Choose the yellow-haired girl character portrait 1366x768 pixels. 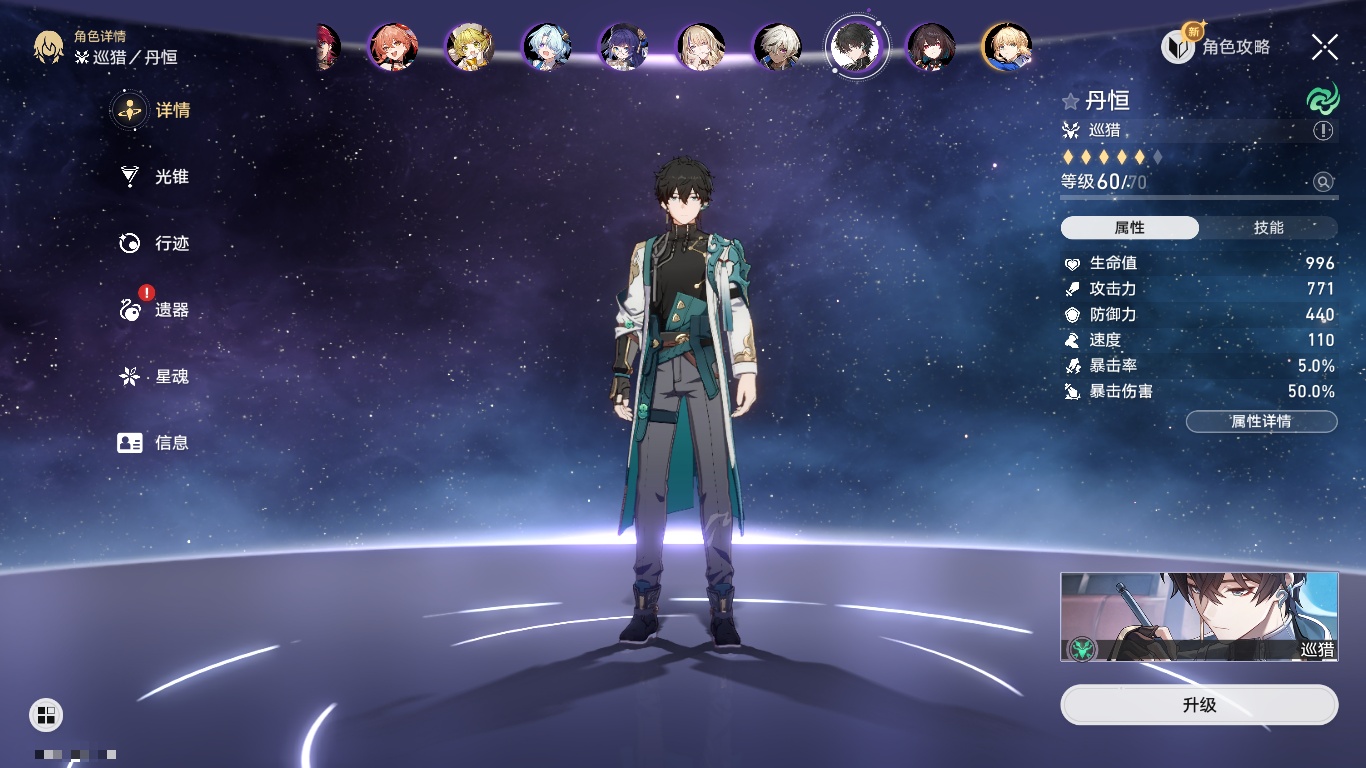click(x=470, y=47)
